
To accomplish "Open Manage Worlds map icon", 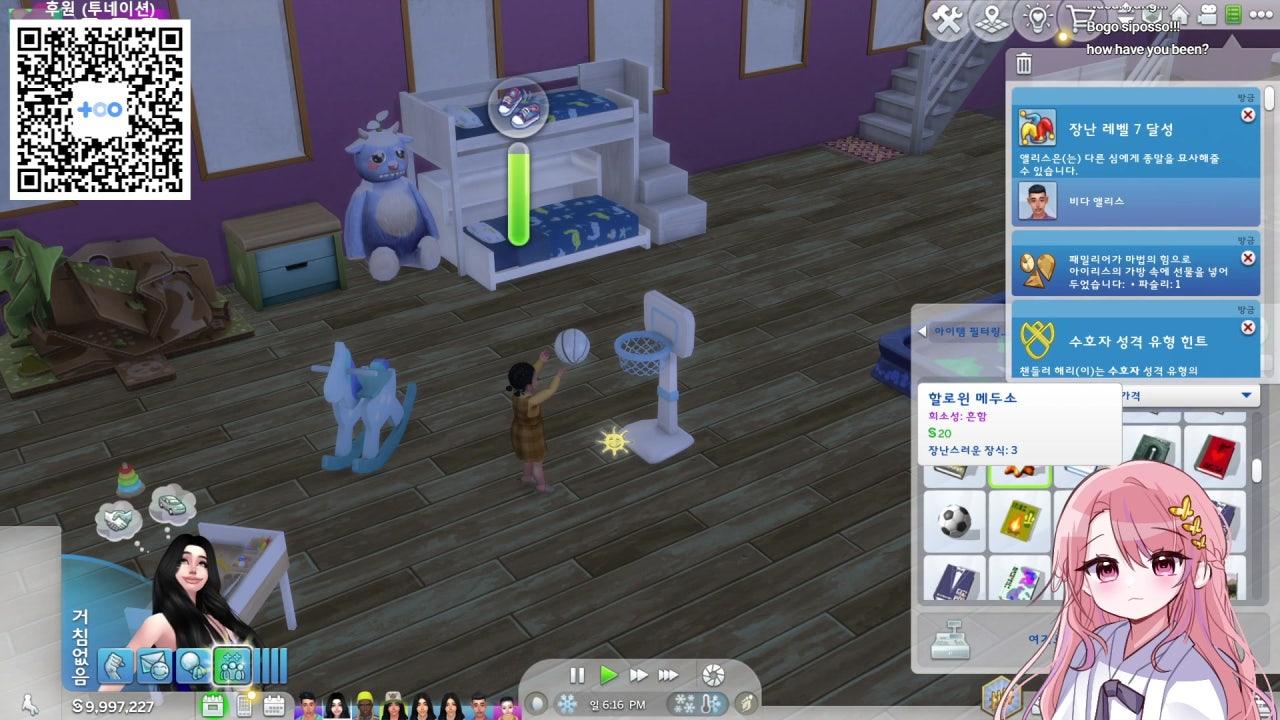I will point(992,18).
